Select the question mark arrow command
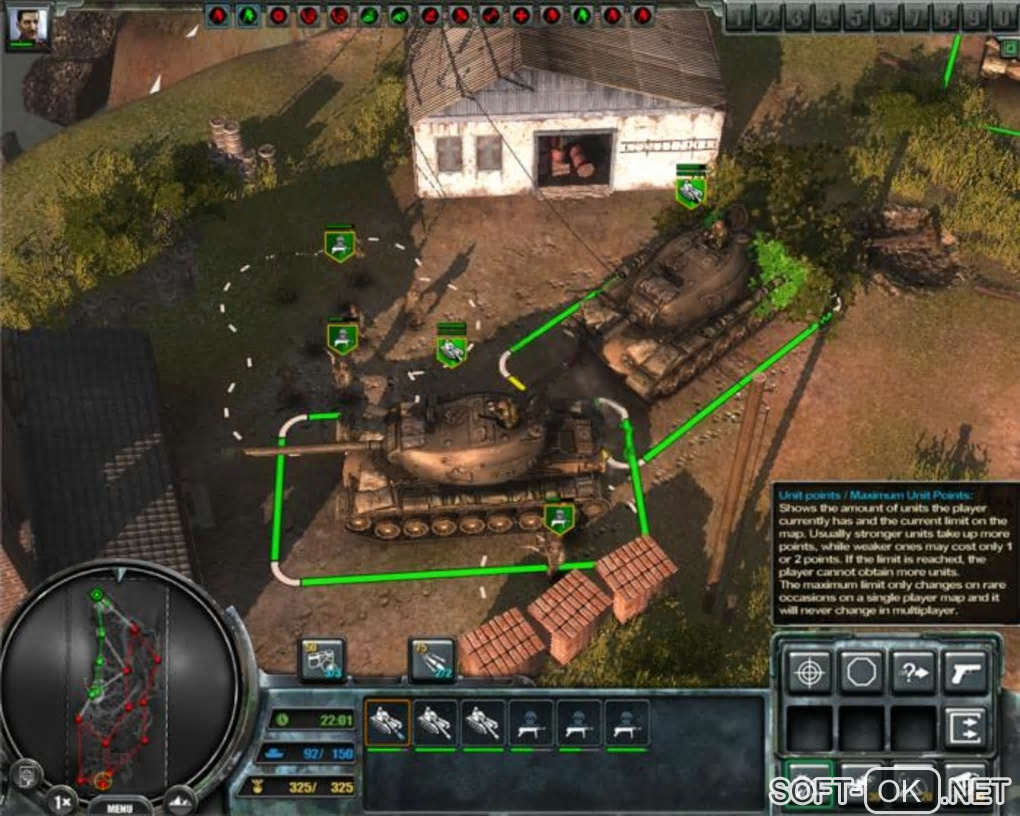The width and height of the screenshot is (1020, 816). [x=912, y=672]
